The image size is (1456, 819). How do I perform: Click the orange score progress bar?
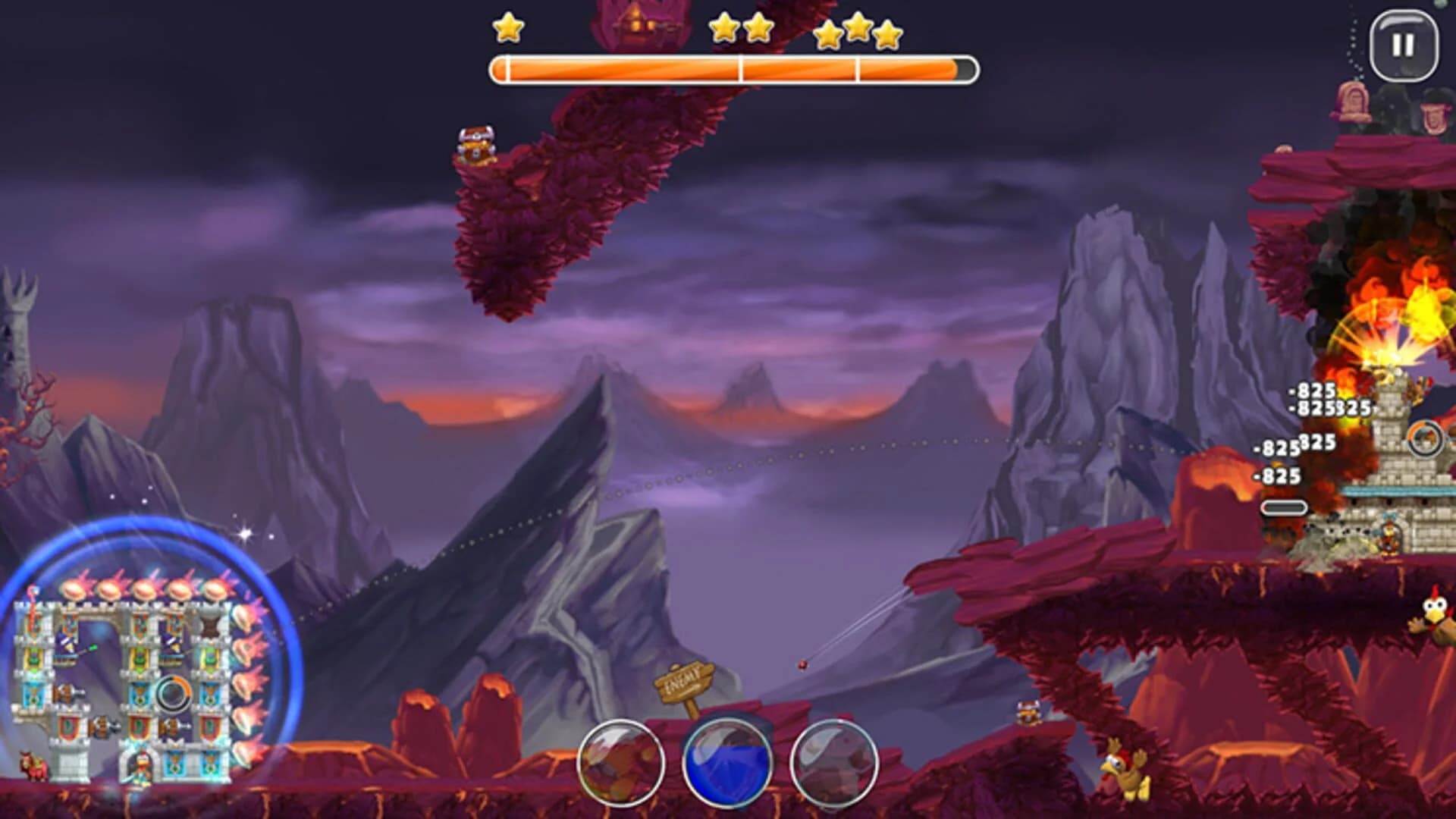click(732, 70)
